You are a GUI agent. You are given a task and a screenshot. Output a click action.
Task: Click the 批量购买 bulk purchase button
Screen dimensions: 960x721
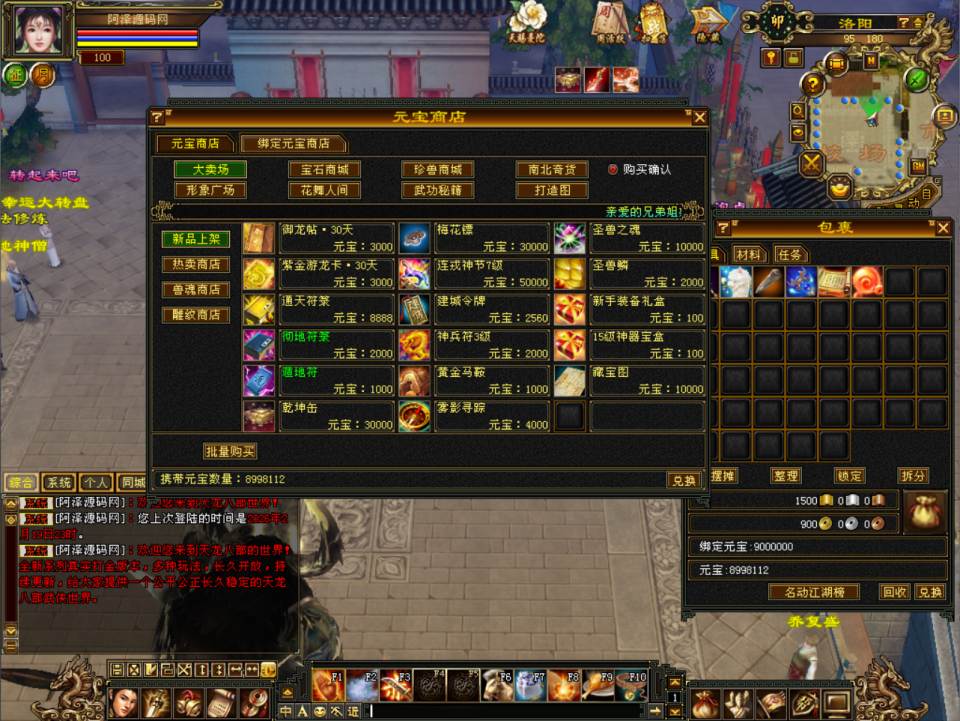pyautogui.click(x=230, y=451)
